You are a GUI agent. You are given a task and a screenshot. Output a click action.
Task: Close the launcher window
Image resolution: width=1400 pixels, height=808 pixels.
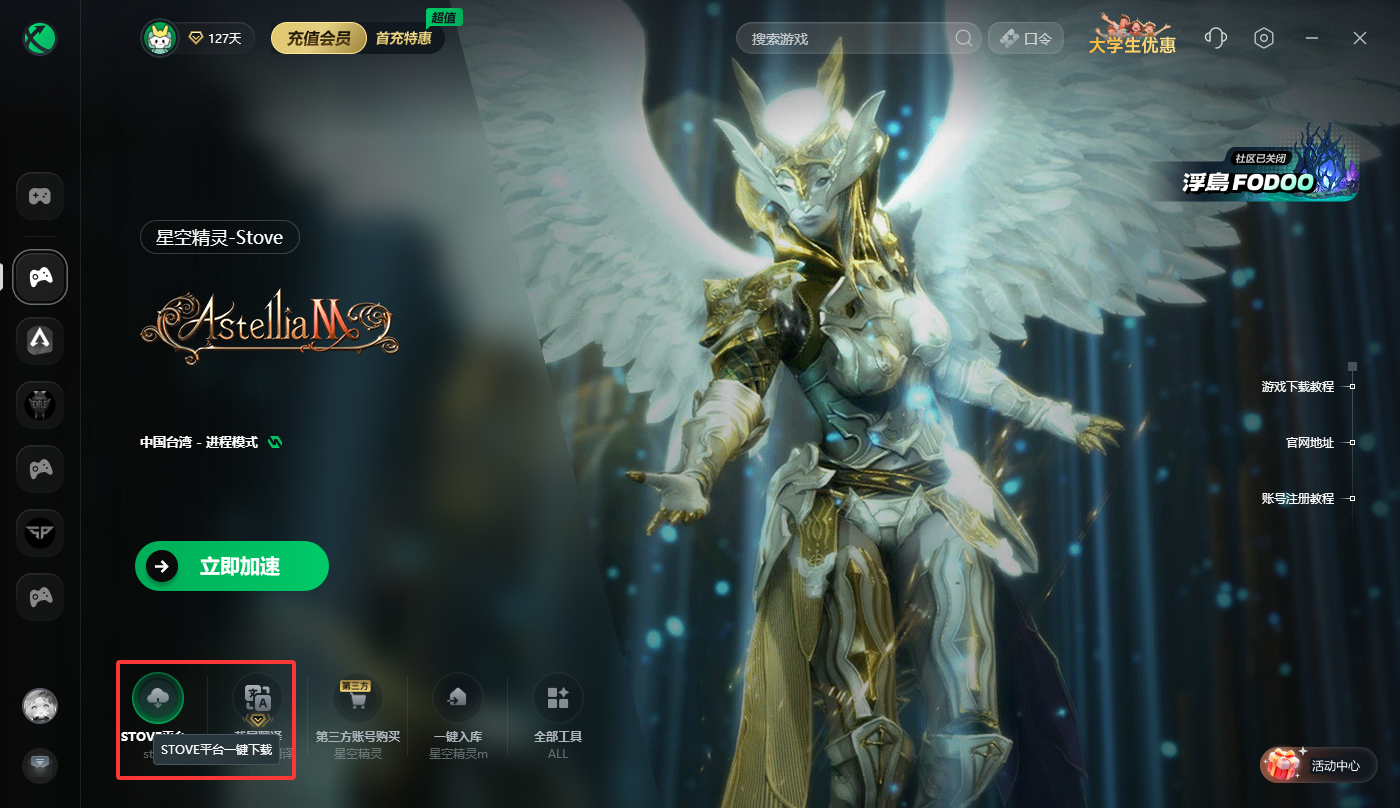tap(1360, 38)
